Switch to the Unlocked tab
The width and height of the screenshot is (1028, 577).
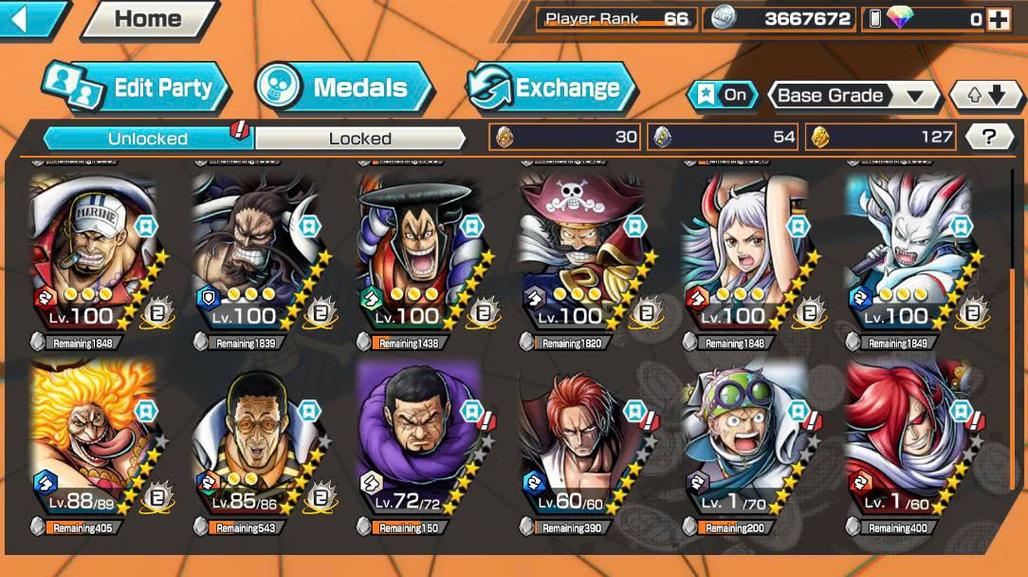click(147, 138)
